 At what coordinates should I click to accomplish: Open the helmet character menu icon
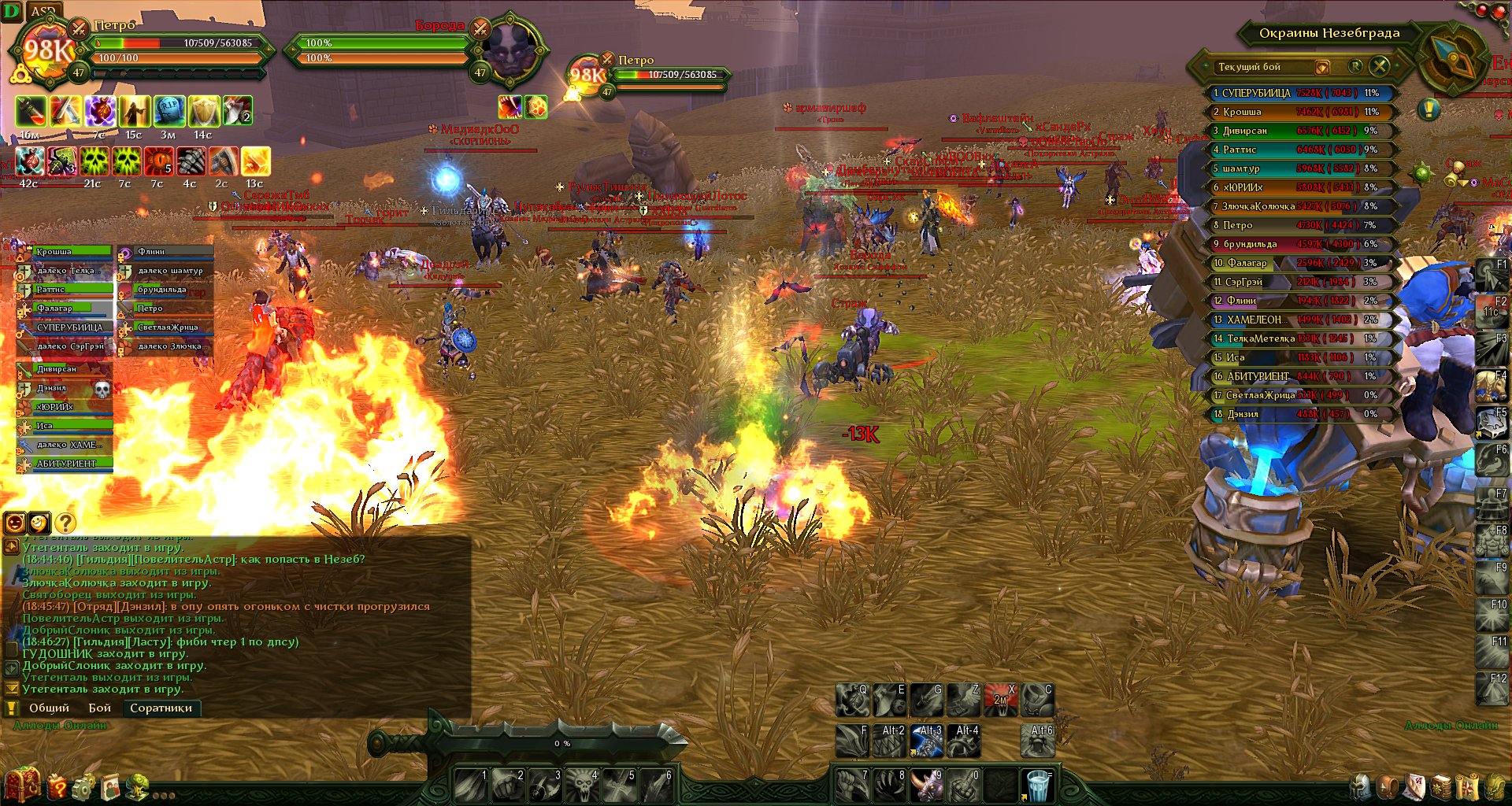tap(1360, 786)
